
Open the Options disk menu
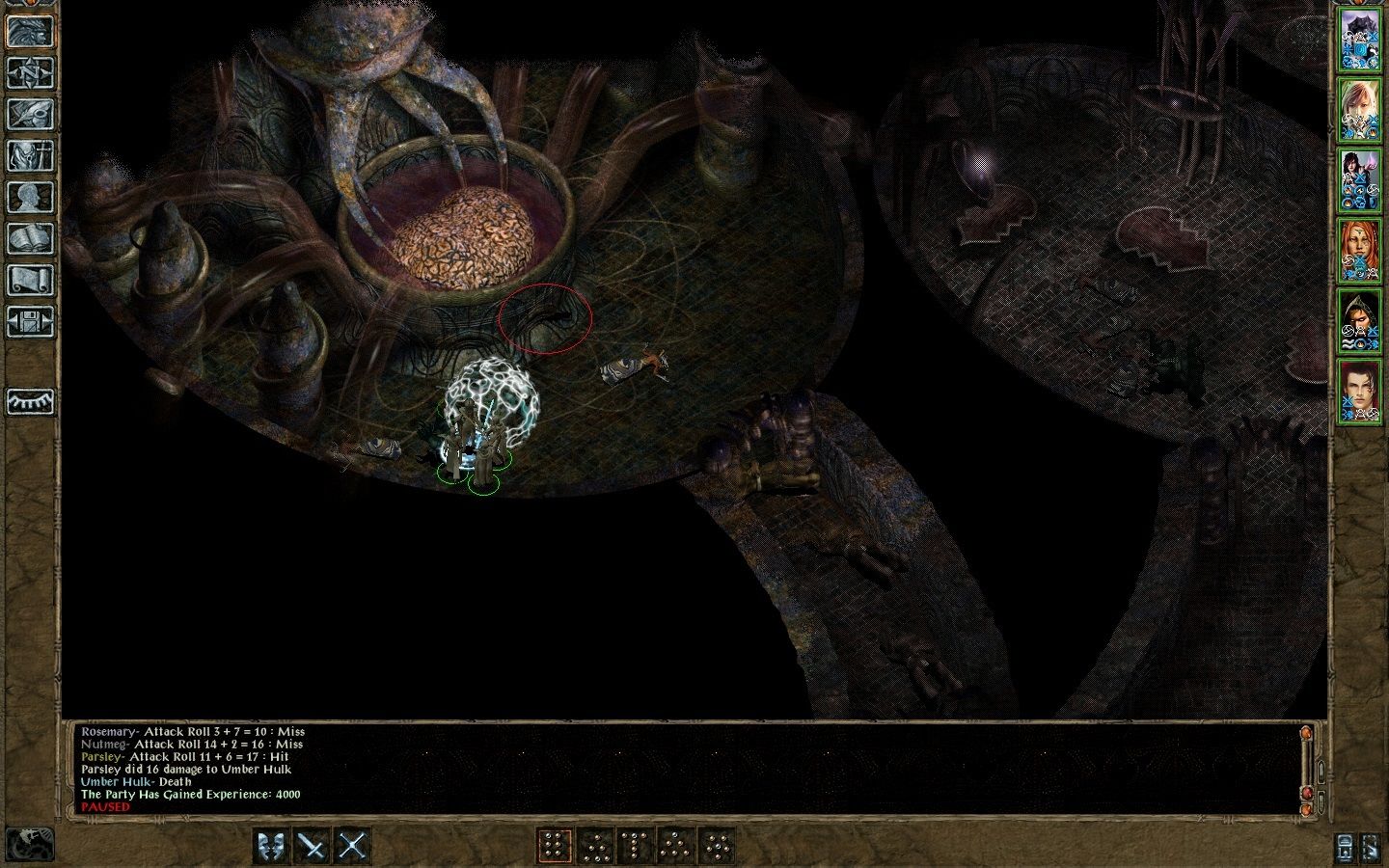[x=31, y=320]
